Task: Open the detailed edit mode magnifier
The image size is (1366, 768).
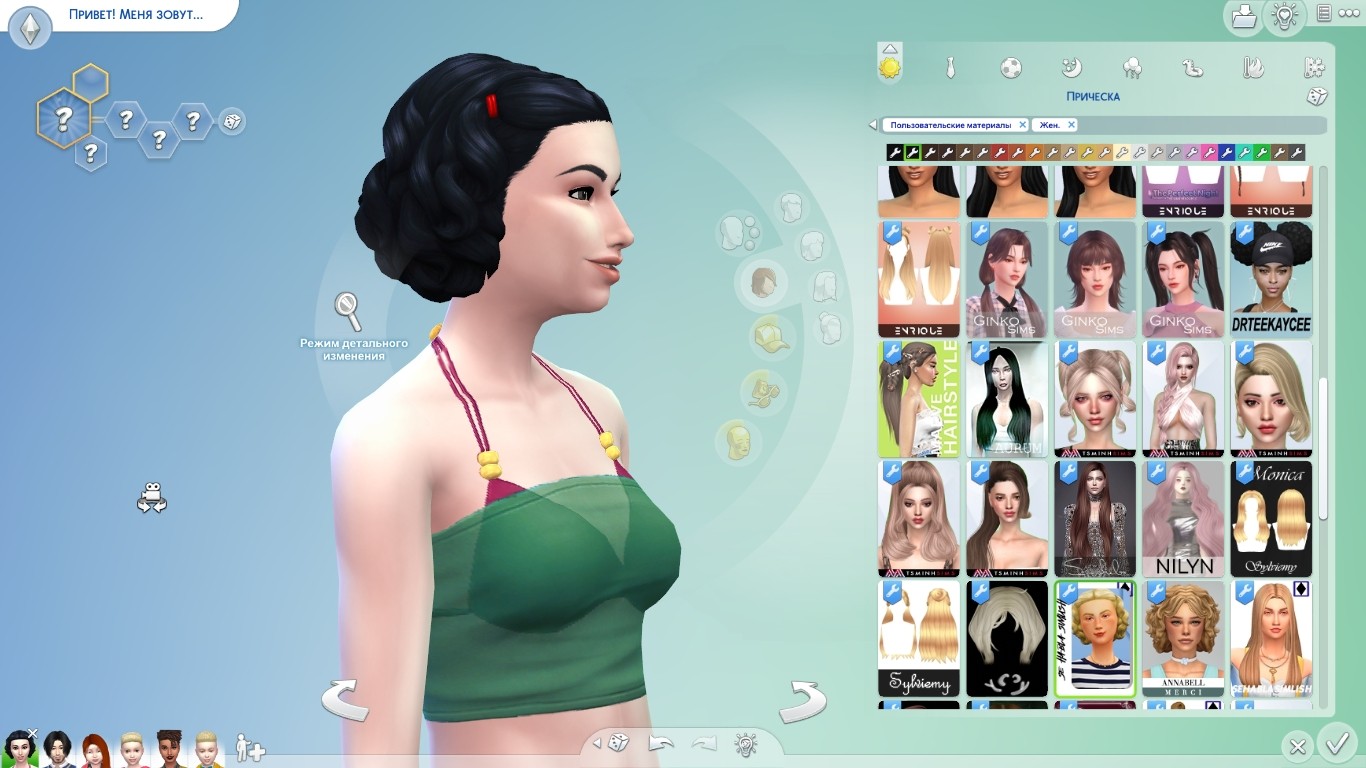Action: point(348,311)
